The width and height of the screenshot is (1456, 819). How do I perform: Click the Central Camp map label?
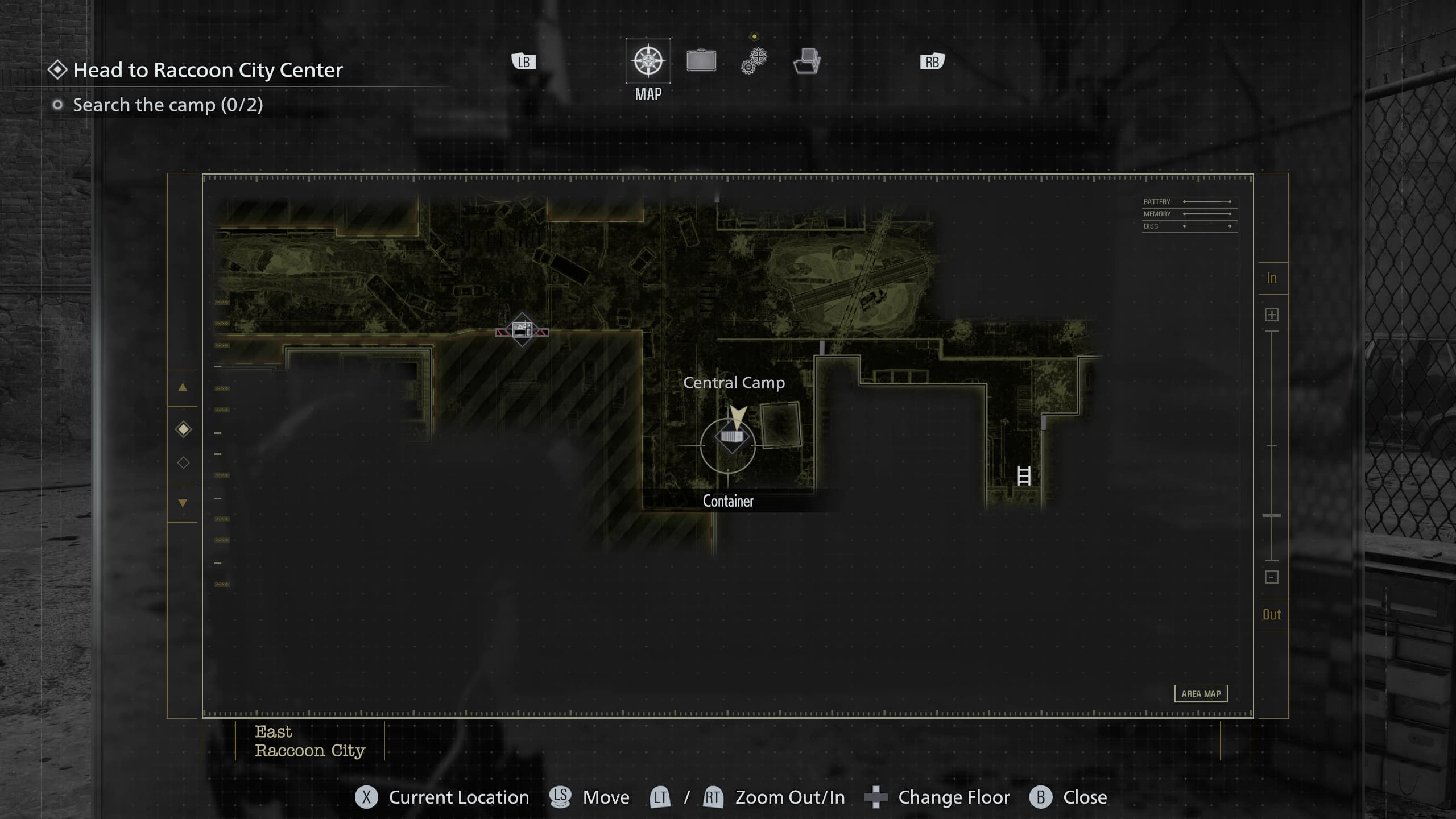click(x=734, y=383)
